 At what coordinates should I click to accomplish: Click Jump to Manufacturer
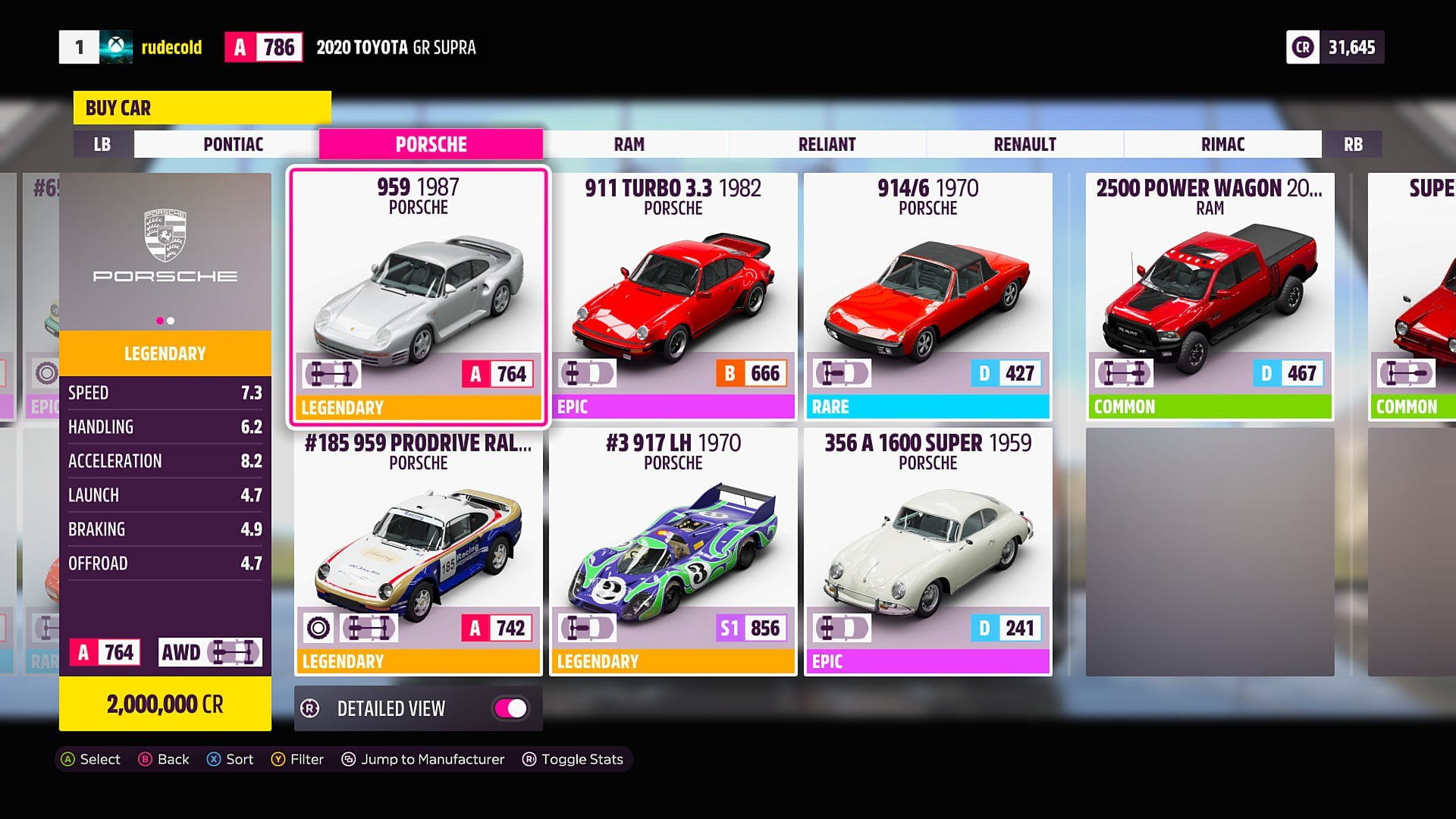pyautogui.click(x=423, y=759)
